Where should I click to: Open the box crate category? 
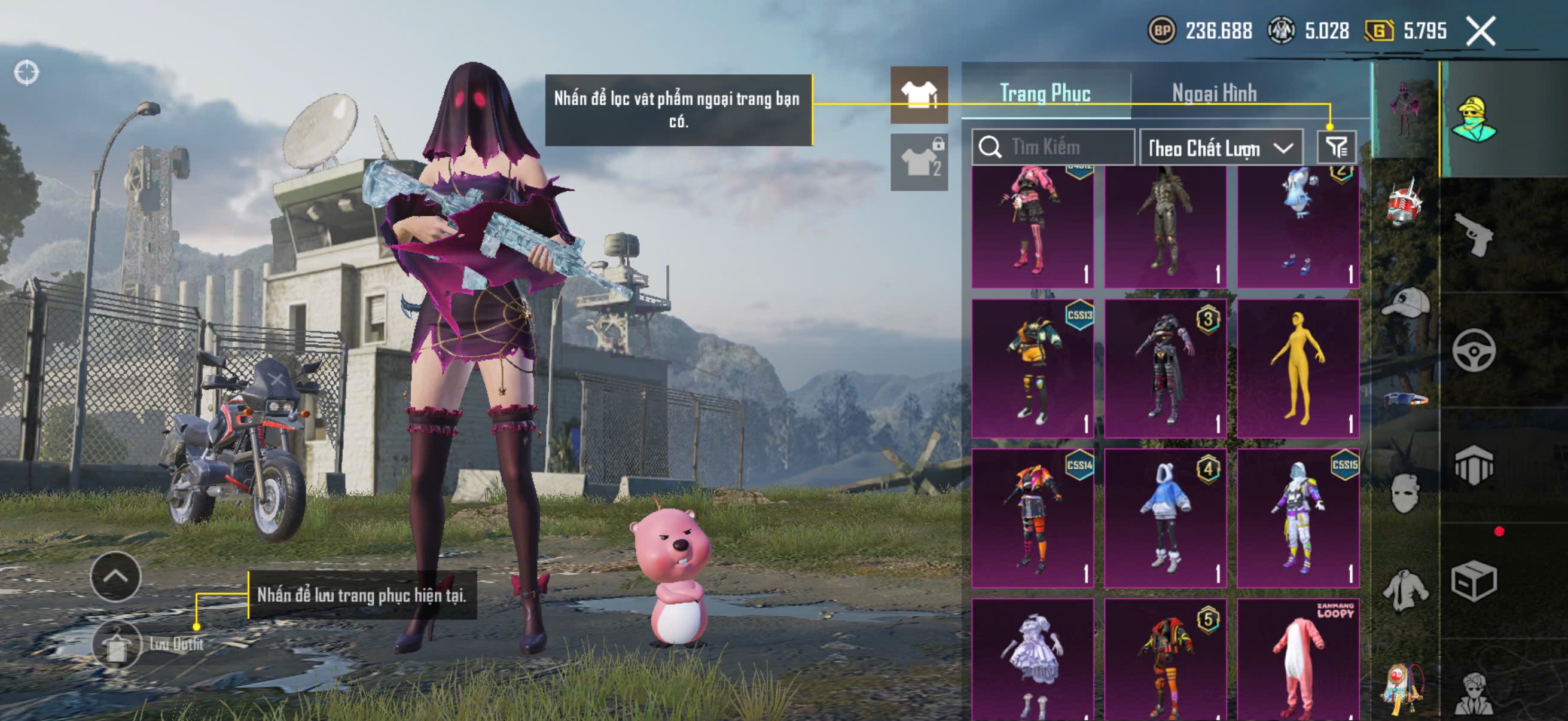[x=1474, y=582]
